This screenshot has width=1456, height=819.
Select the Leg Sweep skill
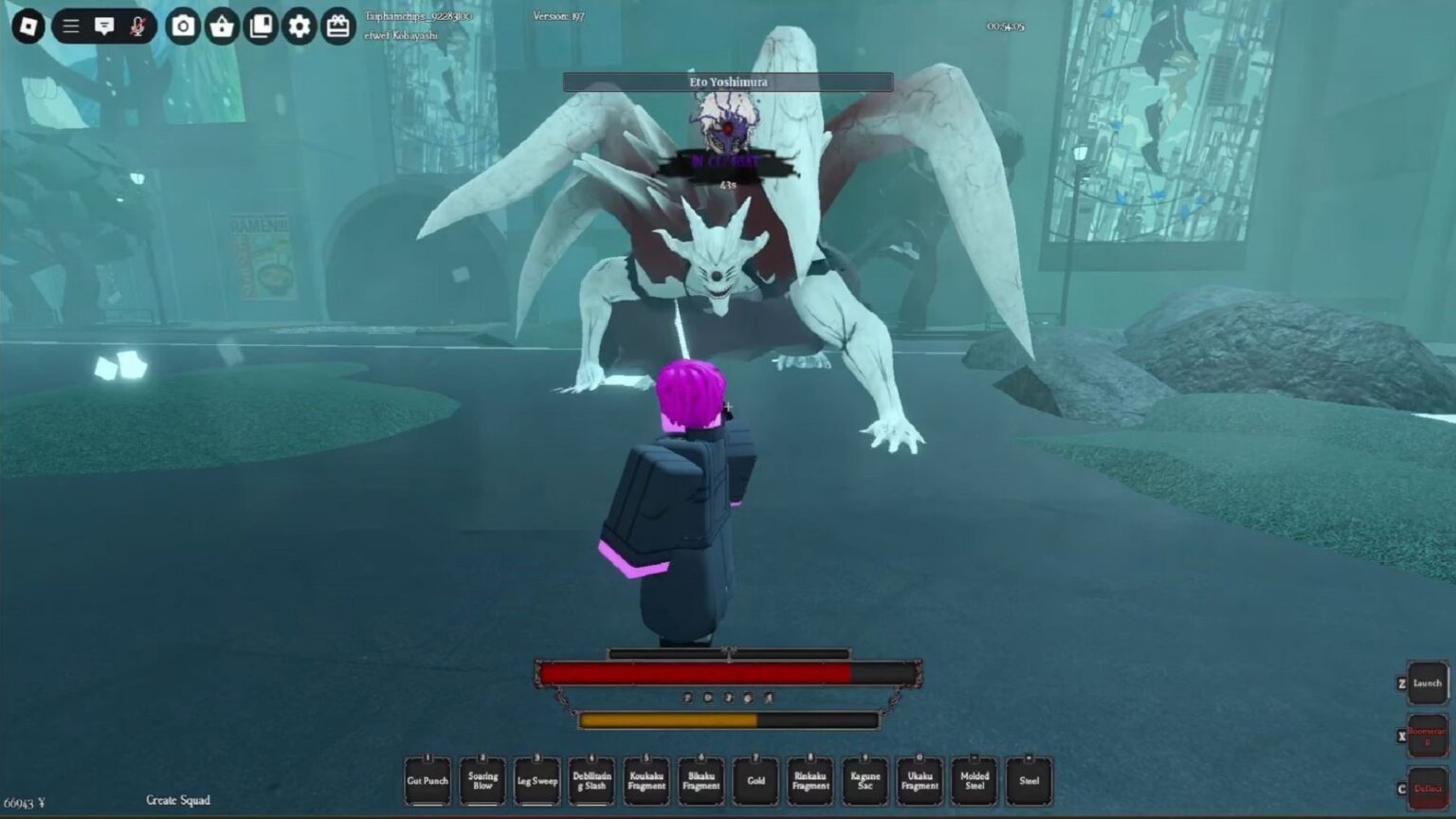coord(537,780)
